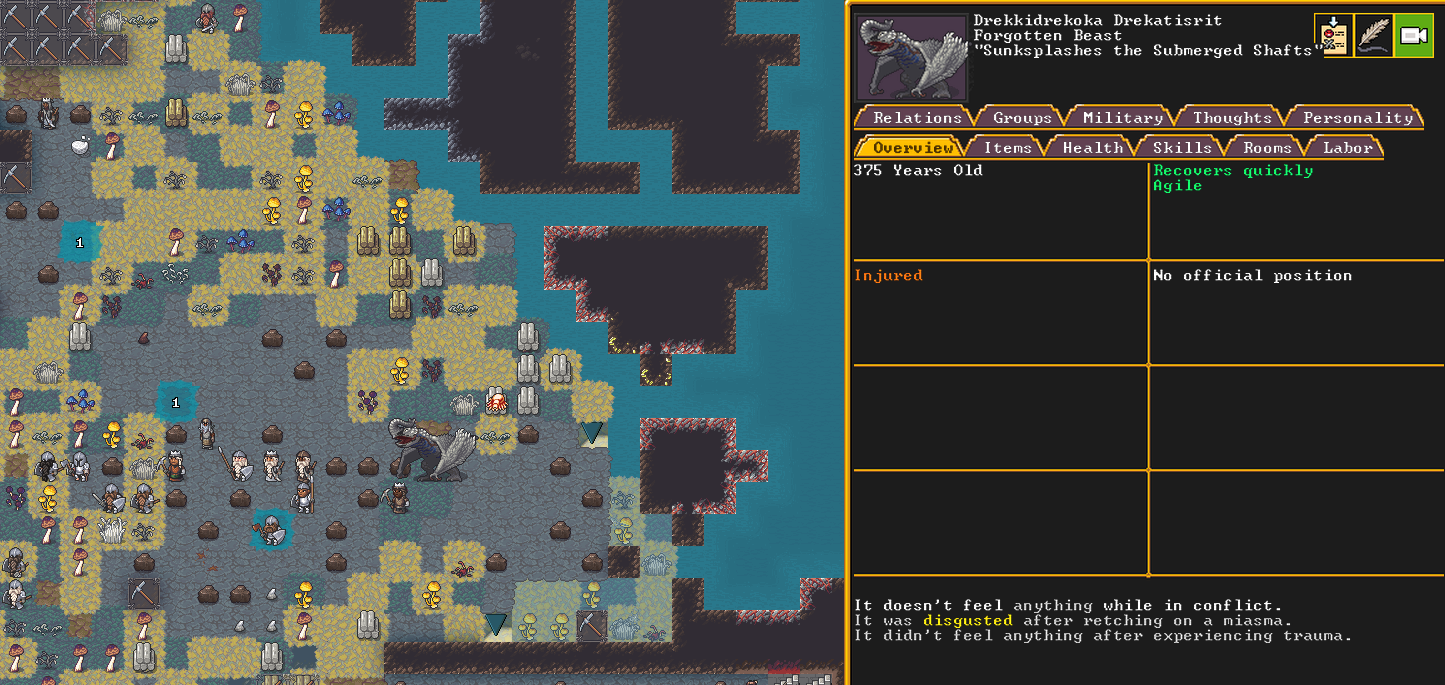This screenshot has width=1445, height=685.
Task: Click the quill nickname edit icon
Action: coord(1374,36)
